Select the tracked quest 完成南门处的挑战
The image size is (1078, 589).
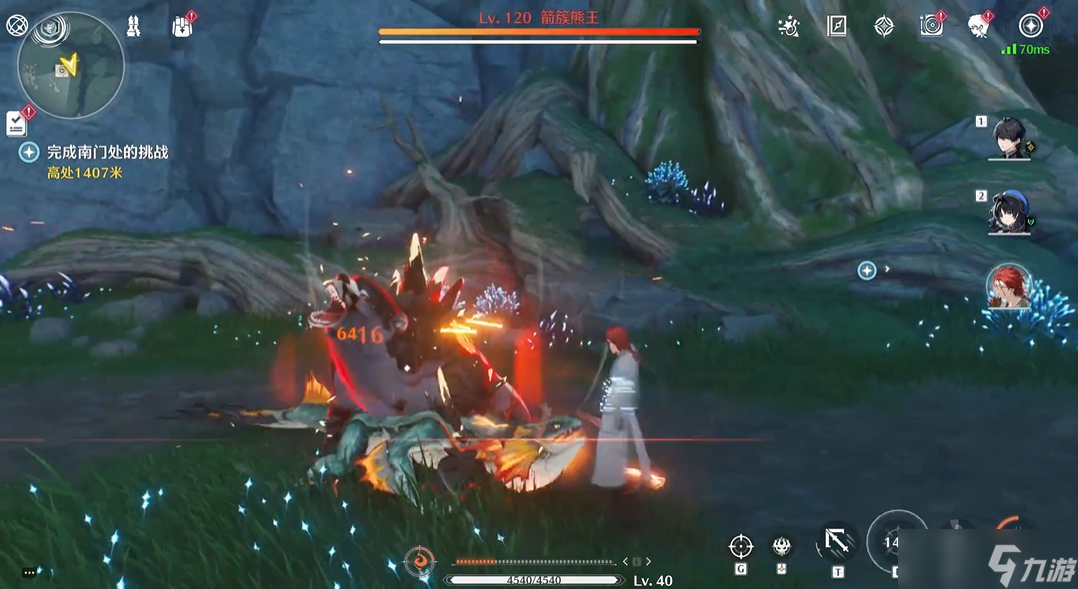[108, 152]
